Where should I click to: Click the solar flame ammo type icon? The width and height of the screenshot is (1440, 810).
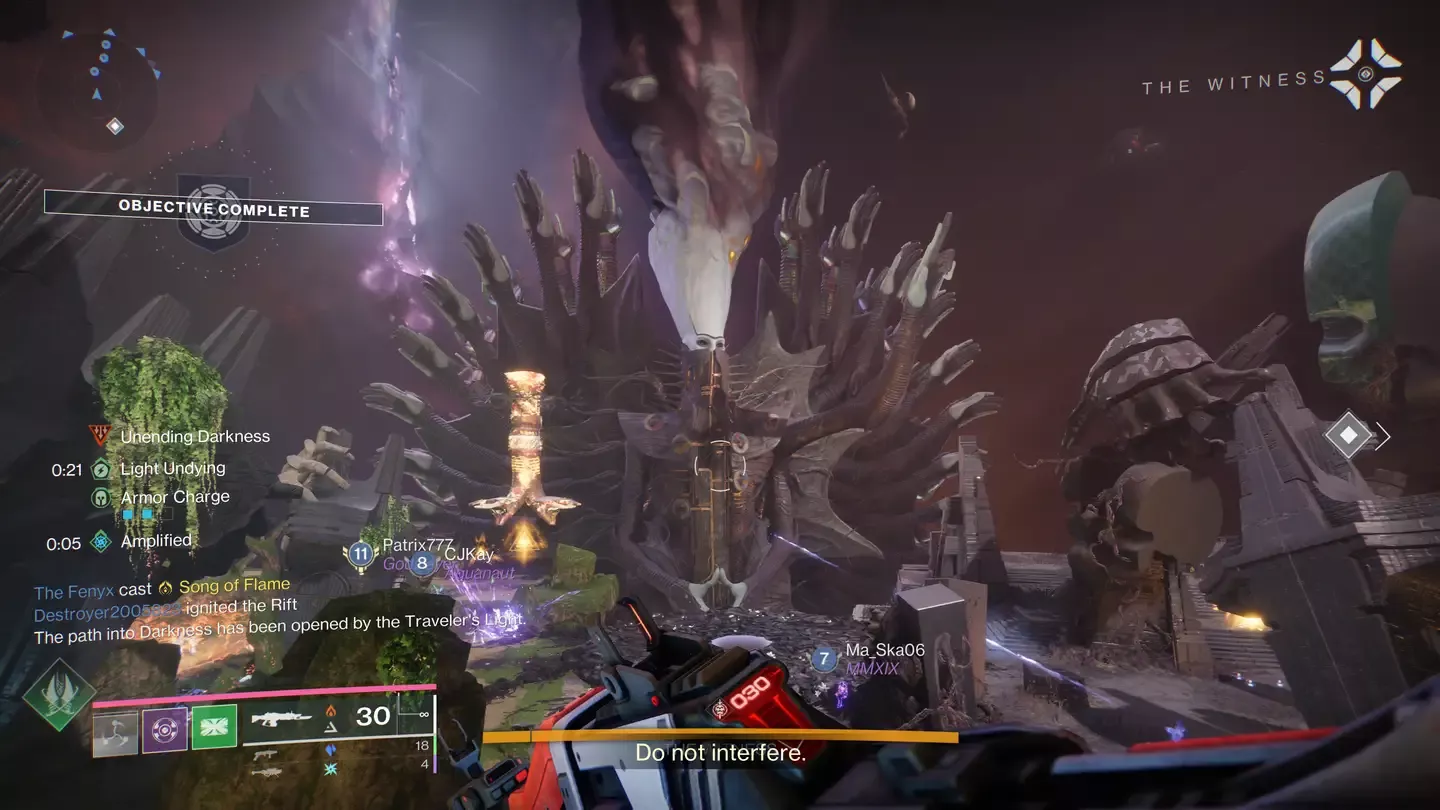tap(332, 712)
